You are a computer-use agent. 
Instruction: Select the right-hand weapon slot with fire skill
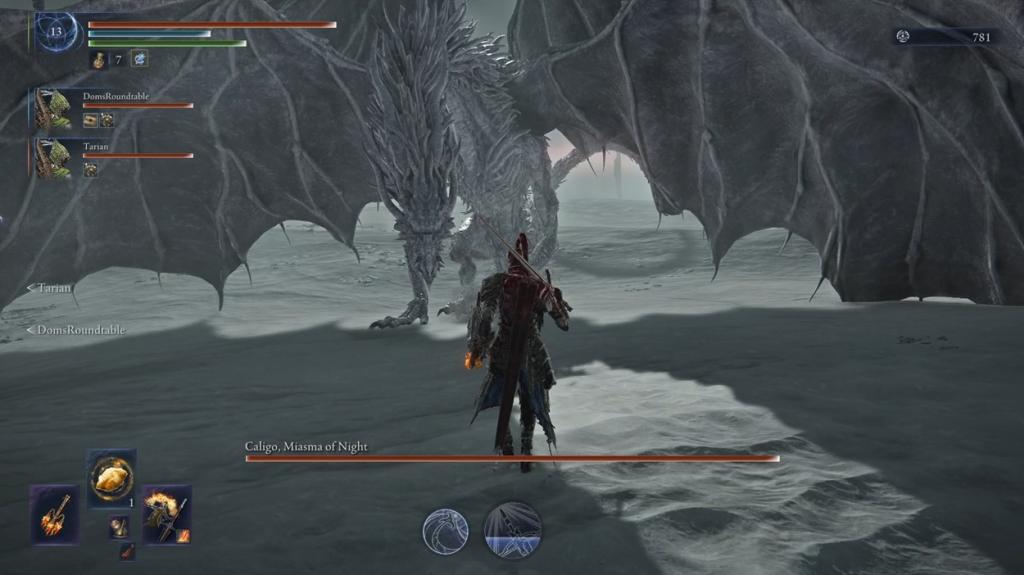166,514
